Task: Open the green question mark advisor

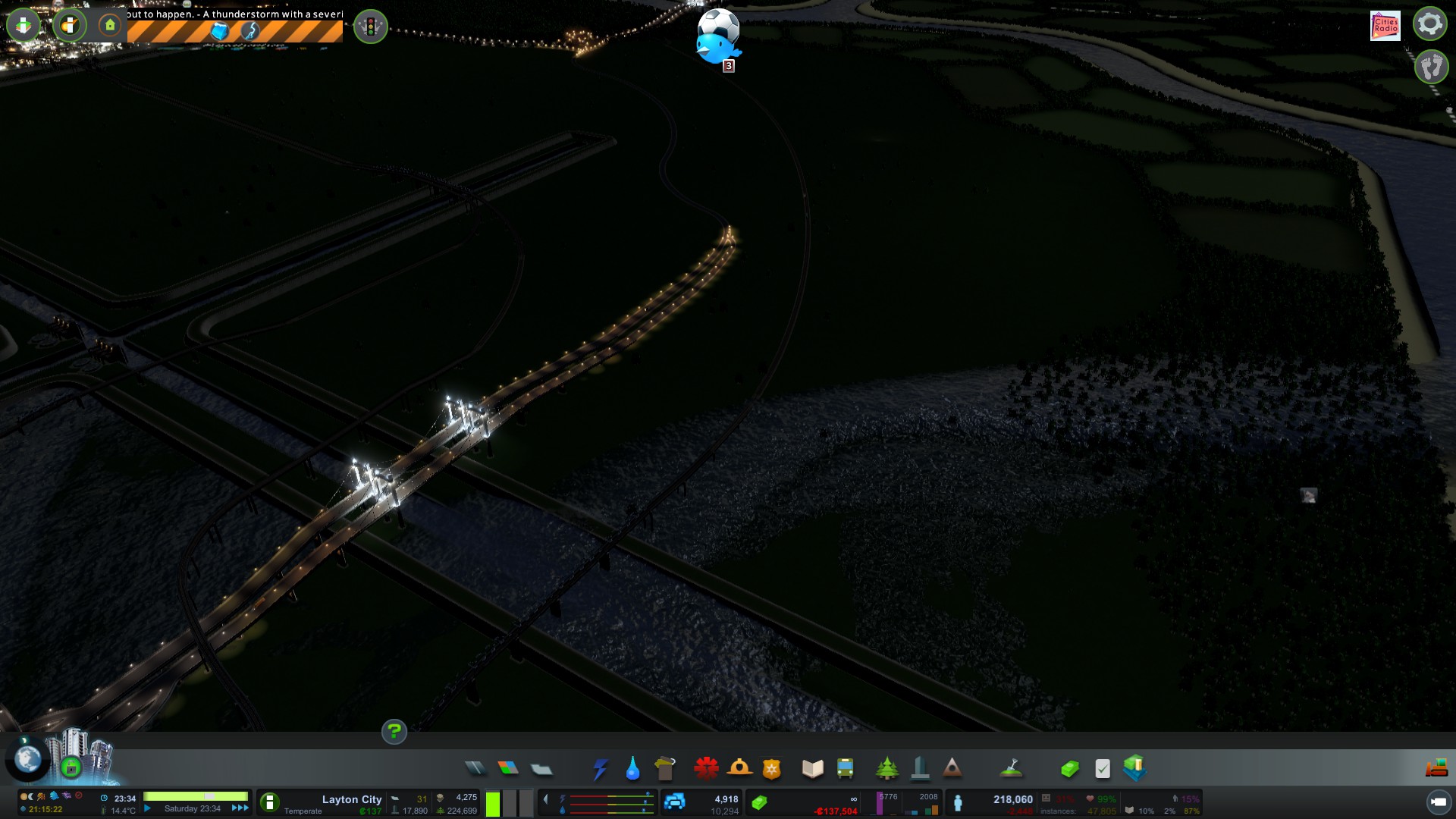Action: point(394,732)
